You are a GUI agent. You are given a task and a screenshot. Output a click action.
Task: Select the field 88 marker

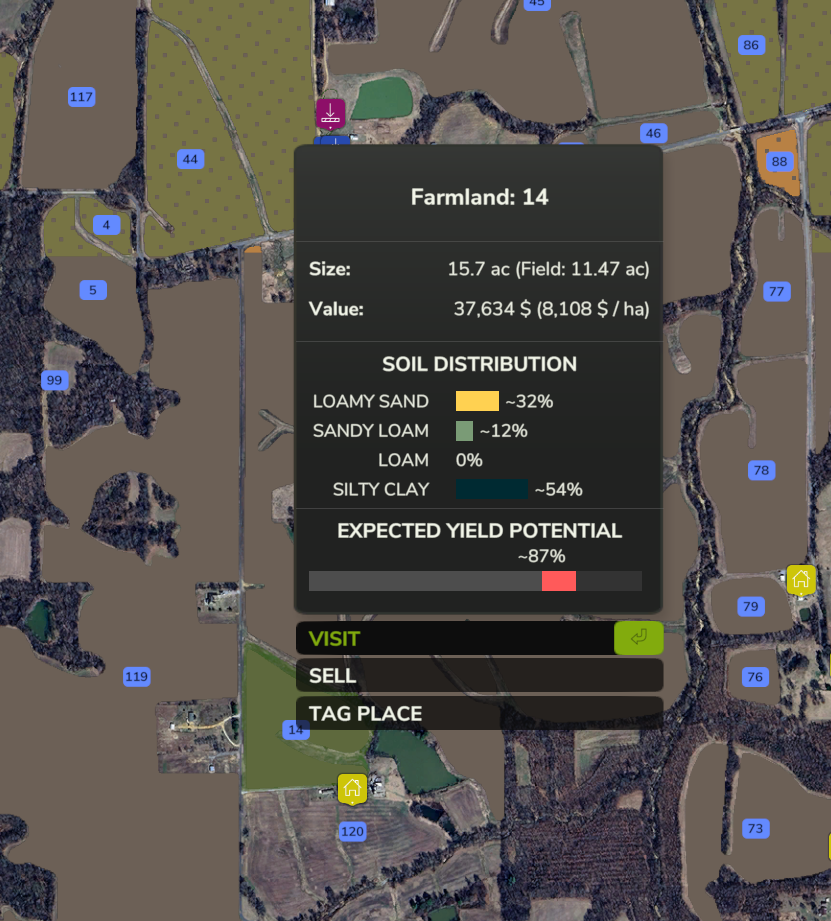pos(779,161)
